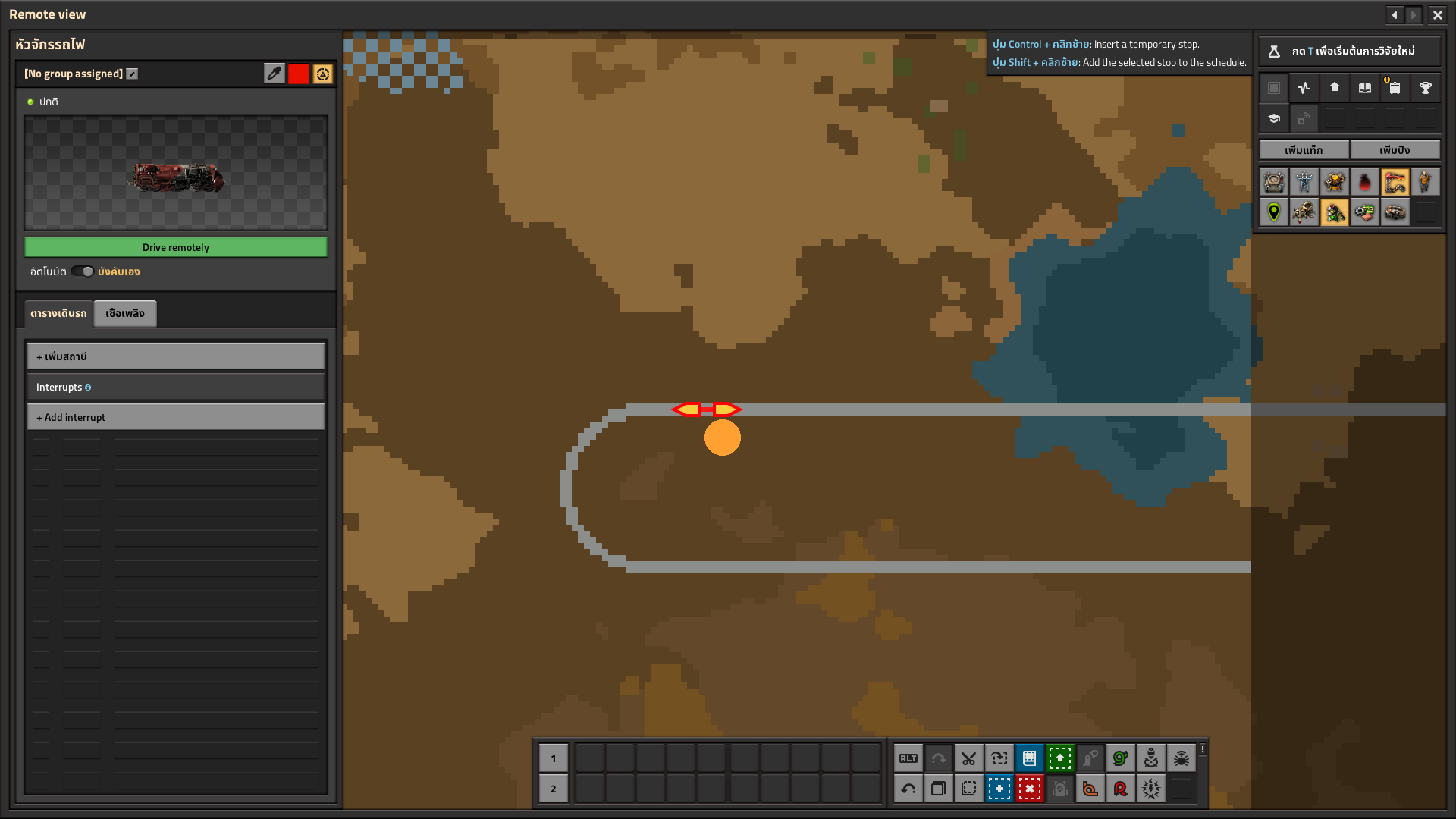Toggle the map selection tool in the top-right panel
1456x819 pixels.
(x=1273, y=87)
